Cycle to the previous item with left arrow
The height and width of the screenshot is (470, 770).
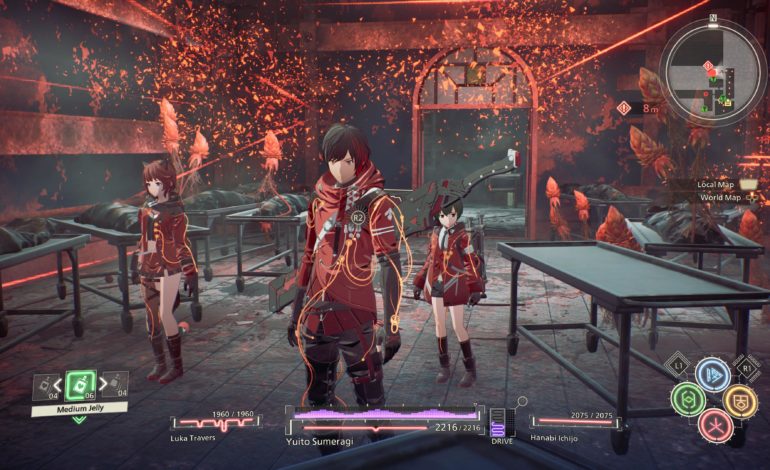58,386
